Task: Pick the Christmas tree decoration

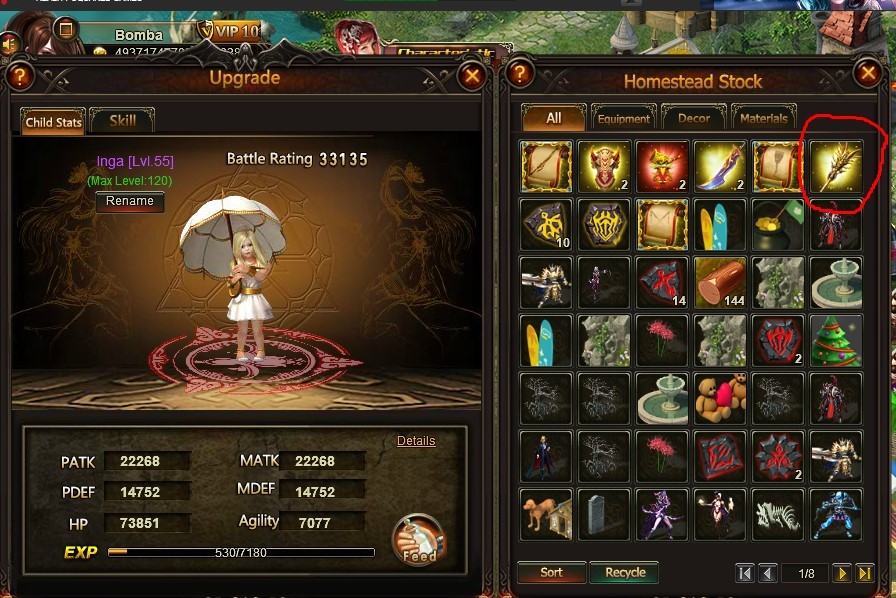Action: click(x=836, y=341)
